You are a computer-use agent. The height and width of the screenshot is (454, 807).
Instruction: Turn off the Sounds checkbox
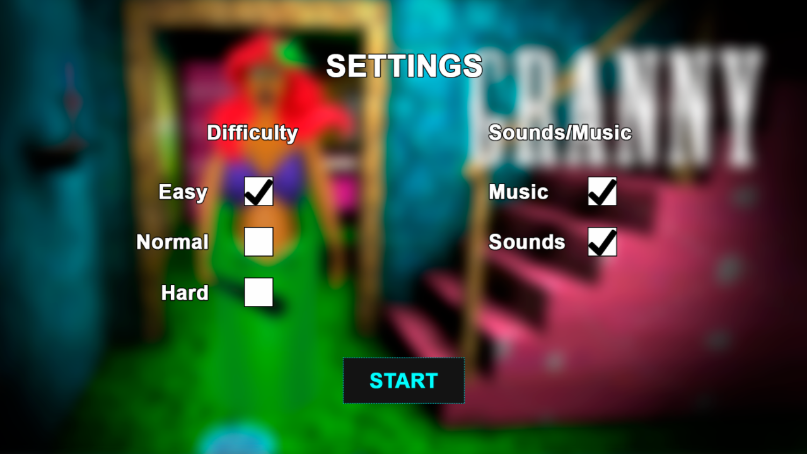click(602, 242)
